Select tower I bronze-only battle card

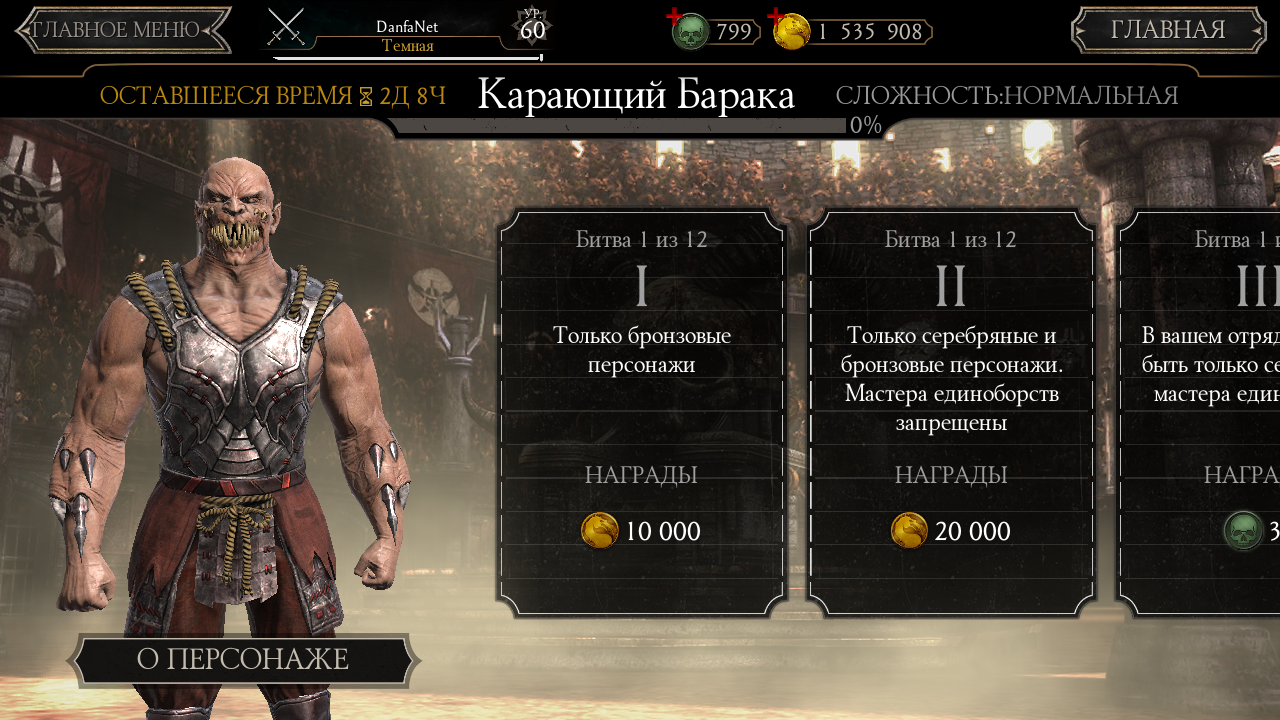coord(641,412)
